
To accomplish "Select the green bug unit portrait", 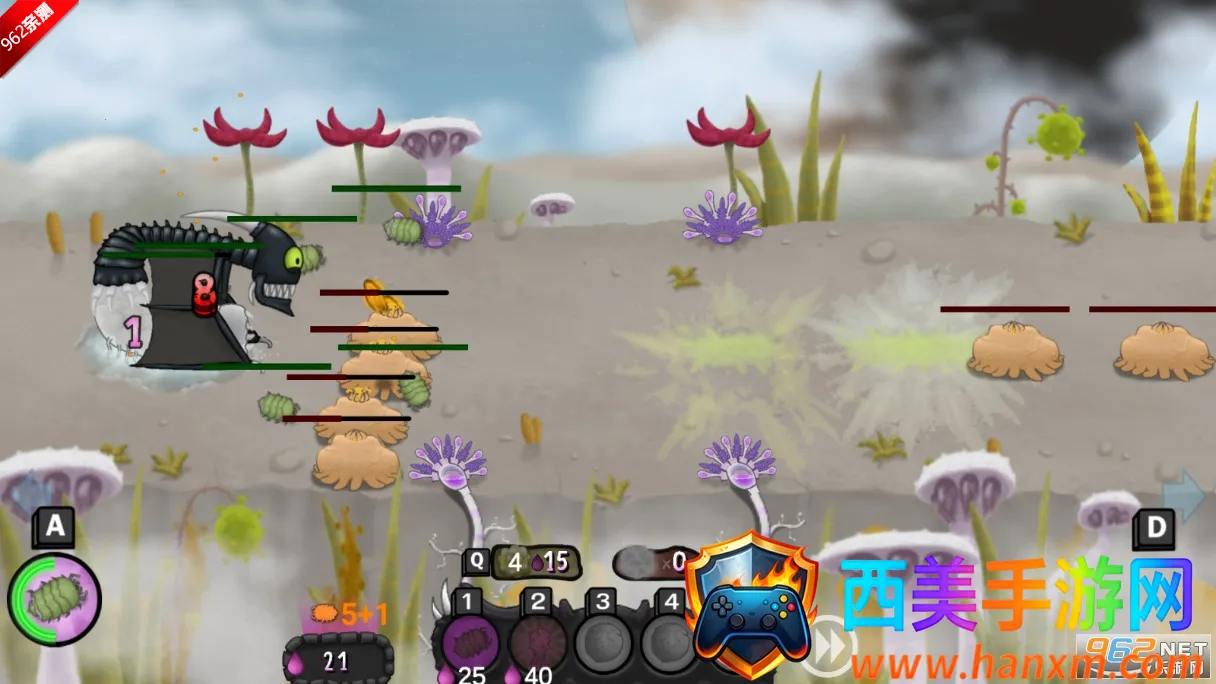I will 54,599.
